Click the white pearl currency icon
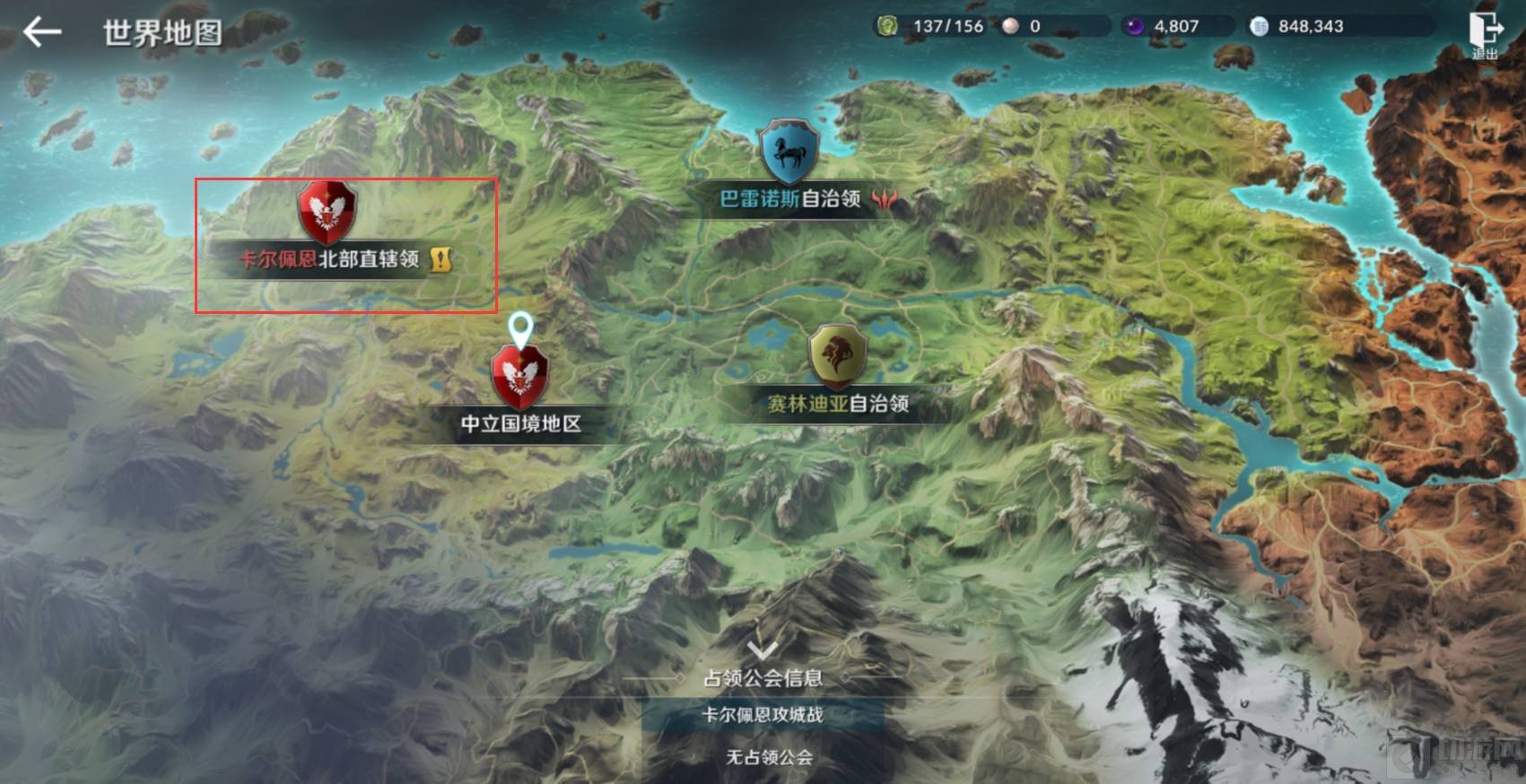 coord(1010,26)
